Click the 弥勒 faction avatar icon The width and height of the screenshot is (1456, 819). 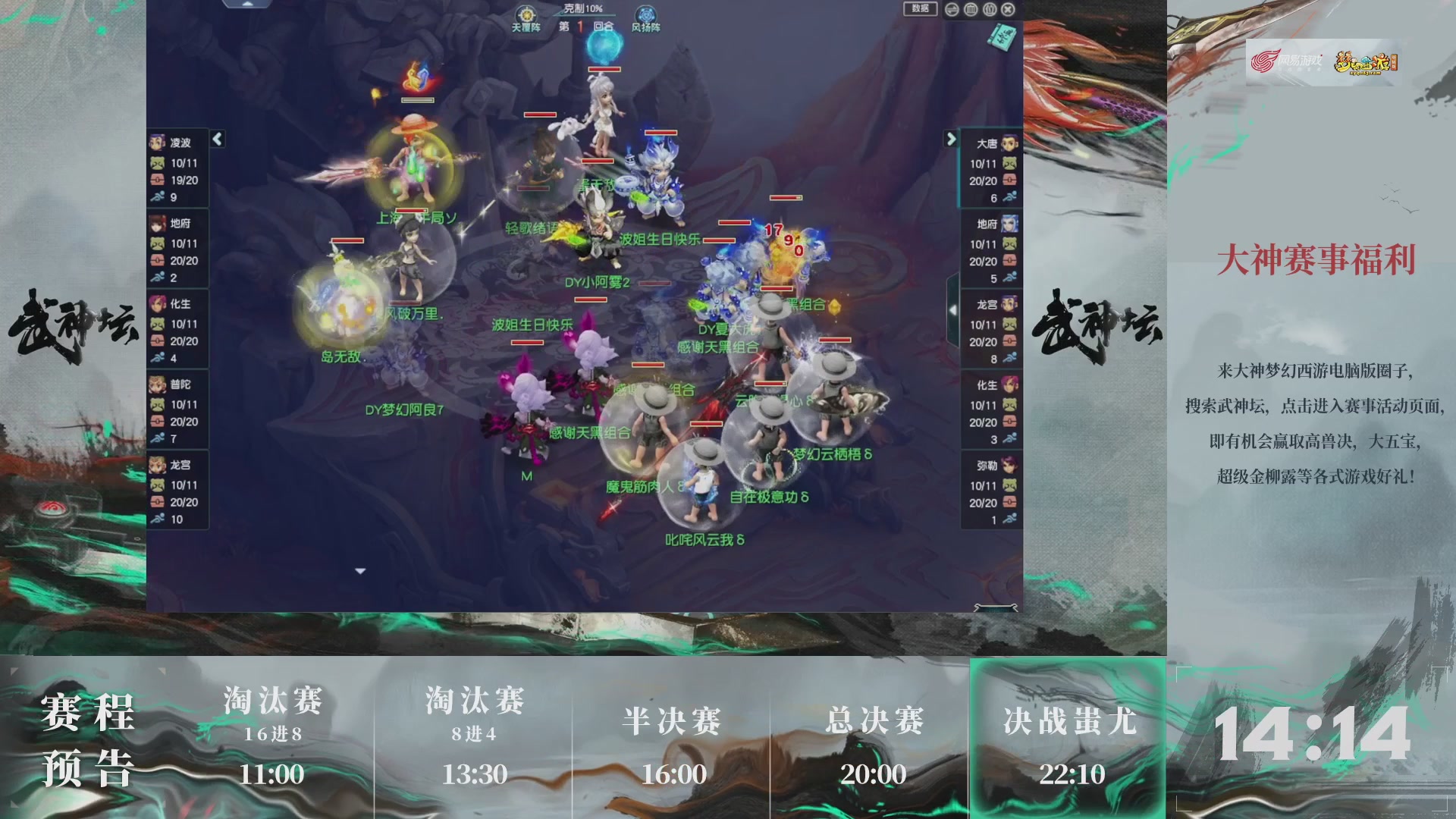click(x=1010, y=463)
